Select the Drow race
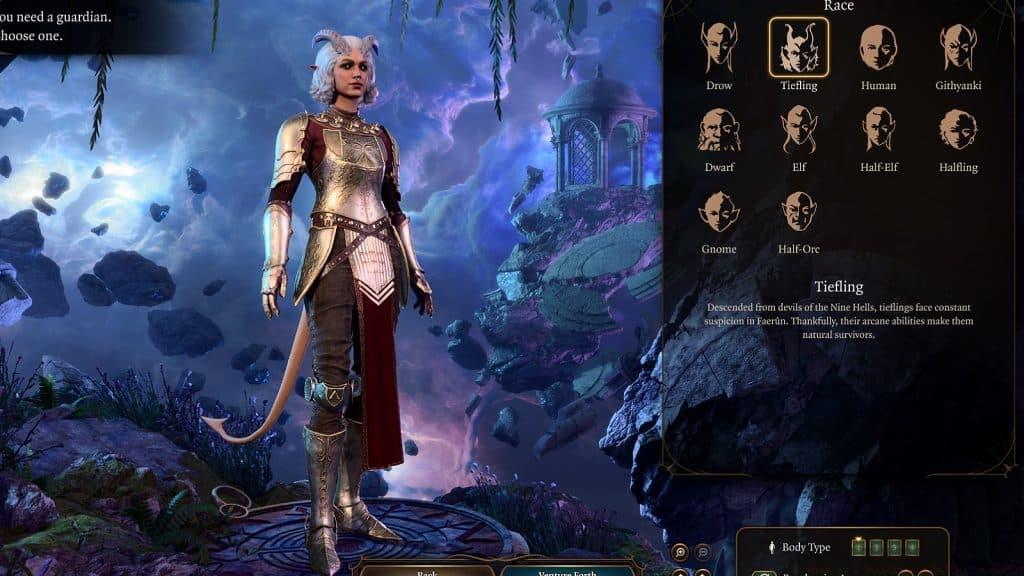Image resolution: width=1024 pixels, height=576 pixels. click(x=719, y=48)
